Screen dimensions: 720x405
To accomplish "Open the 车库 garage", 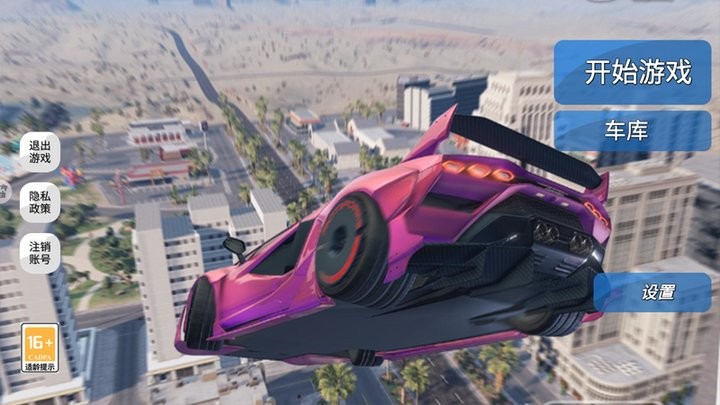I will 631,131.
